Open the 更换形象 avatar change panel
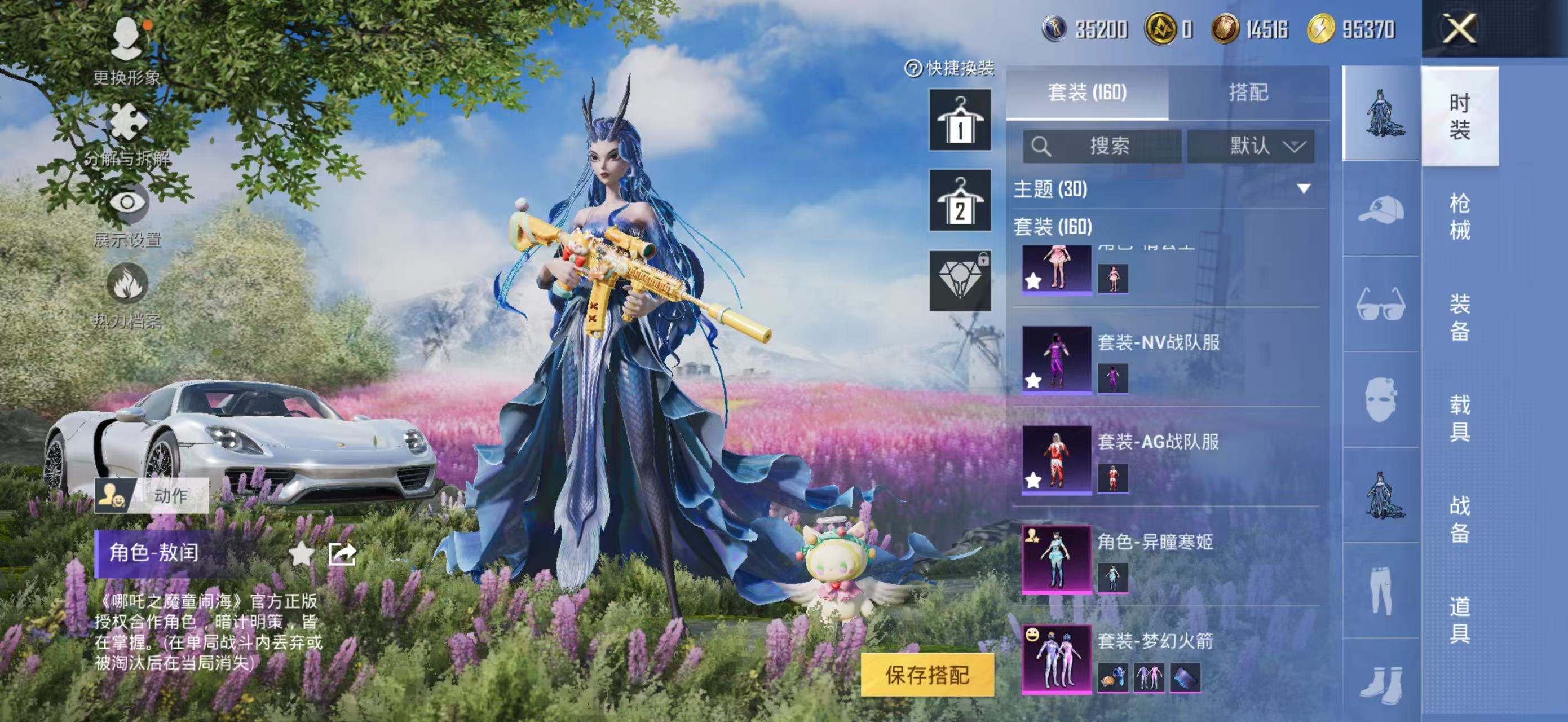The image size is (1568, 722). 126,44
